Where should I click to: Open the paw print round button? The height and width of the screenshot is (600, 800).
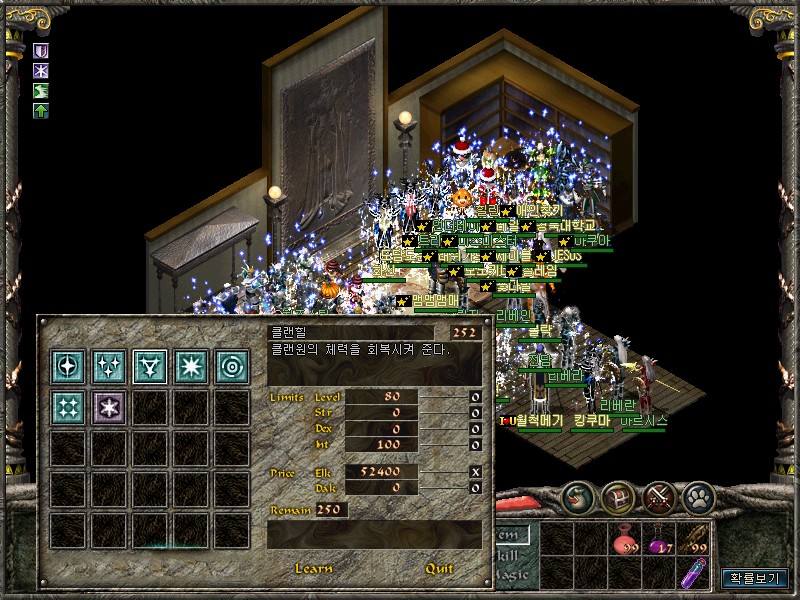pos(698,497)
